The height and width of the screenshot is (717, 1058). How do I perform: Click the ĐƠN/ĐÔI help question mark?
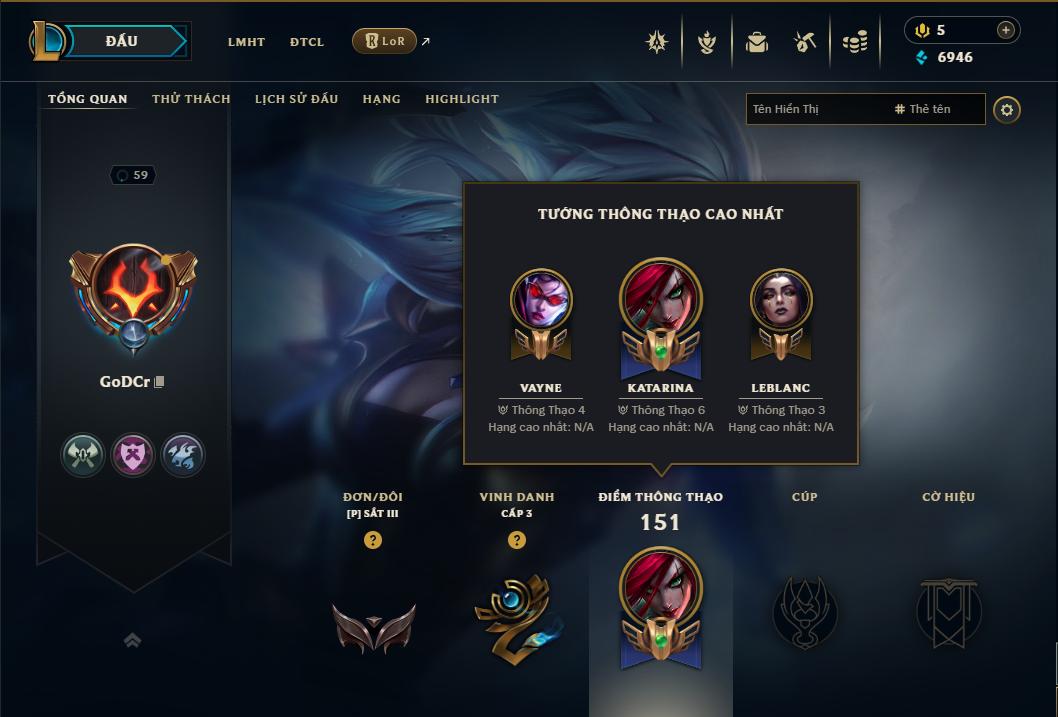point(373,540)
